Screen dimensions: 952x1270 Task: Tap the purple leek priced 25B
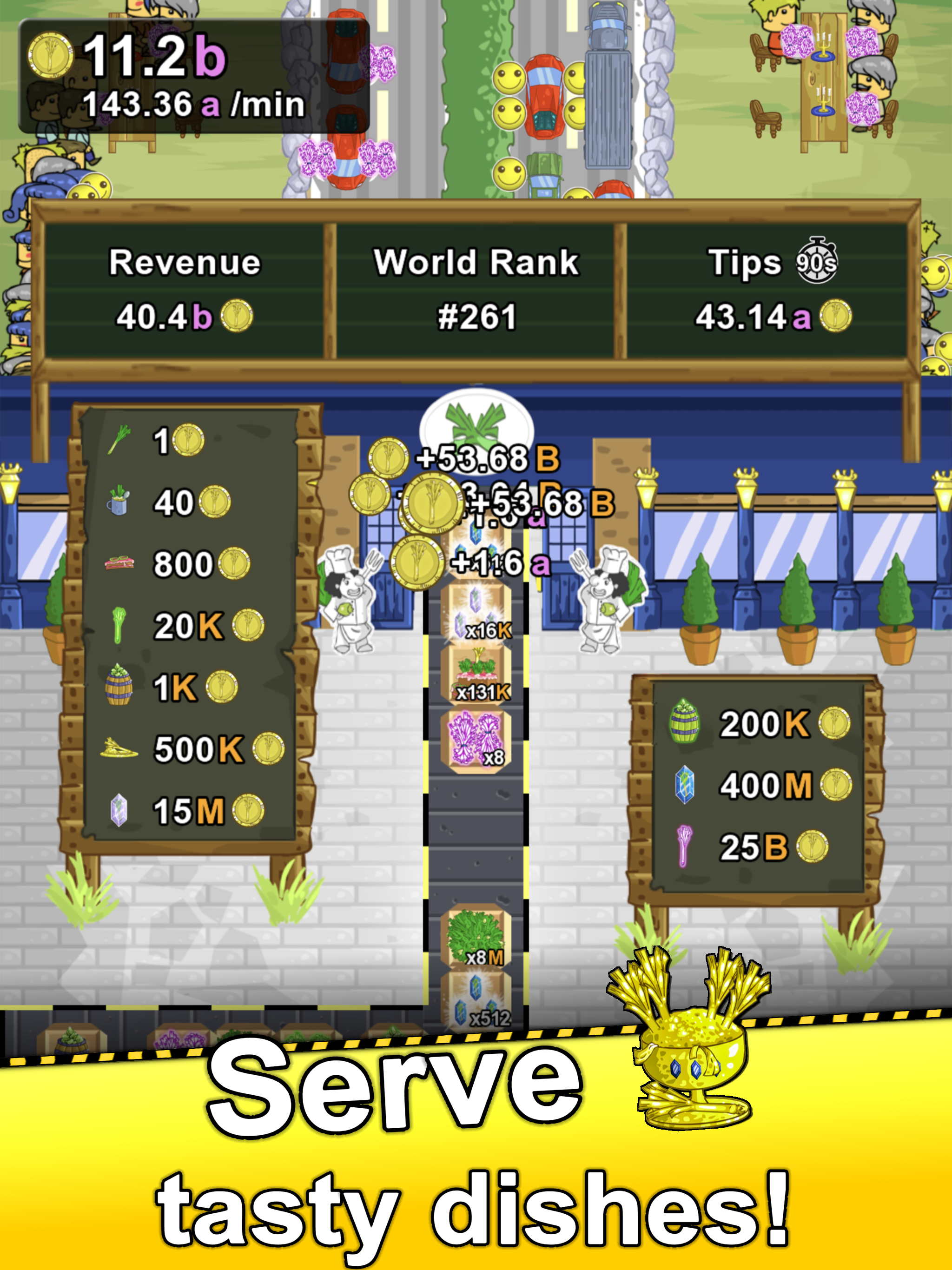coord(683,844)
